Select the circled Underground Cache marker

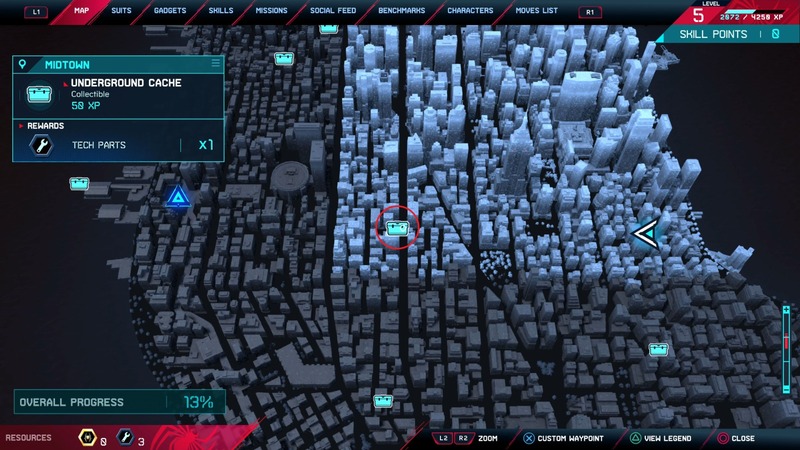(398, 229)
